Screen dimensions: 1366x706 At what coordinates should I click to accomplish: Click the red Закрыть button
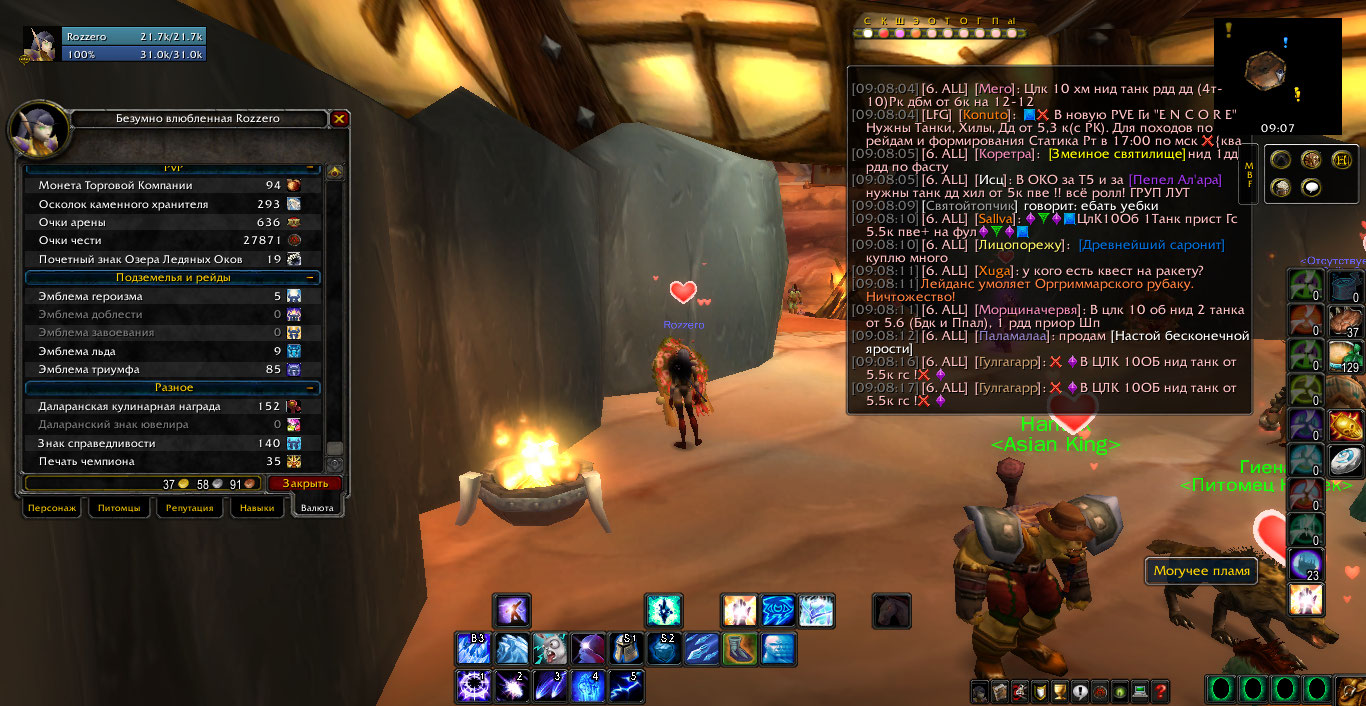304,483
